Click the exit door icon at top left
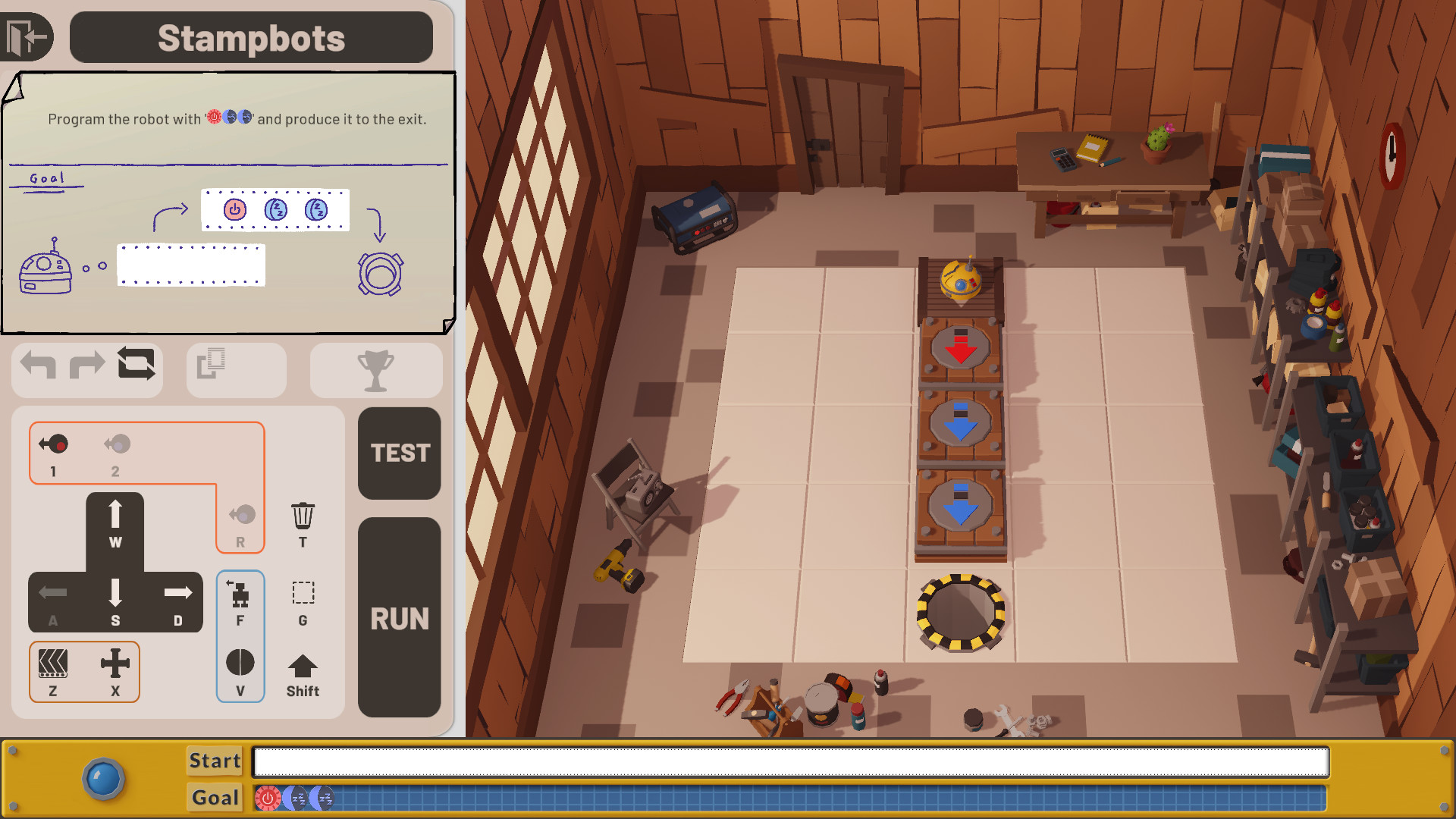This screenshot has width=1456, height=819. tap(27, 34)
